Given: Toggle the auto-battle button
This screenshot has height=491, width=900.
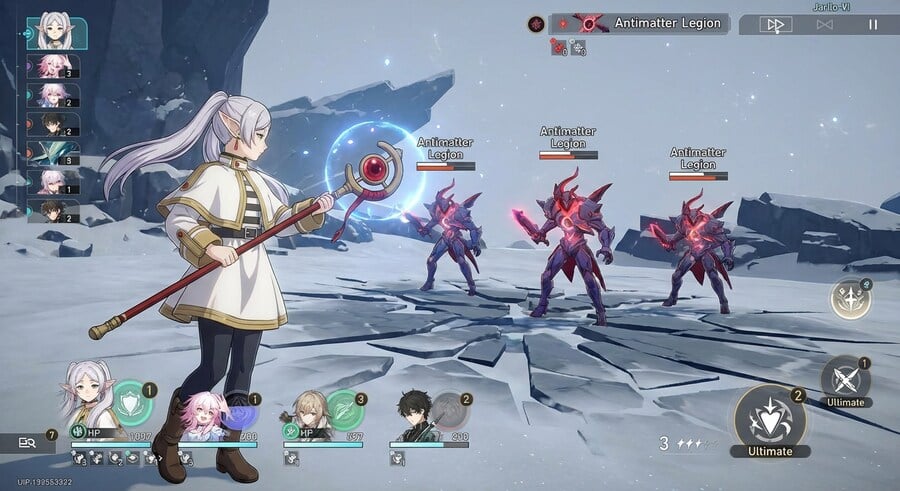Looking at the screenshot, I should tap(824, 24).
